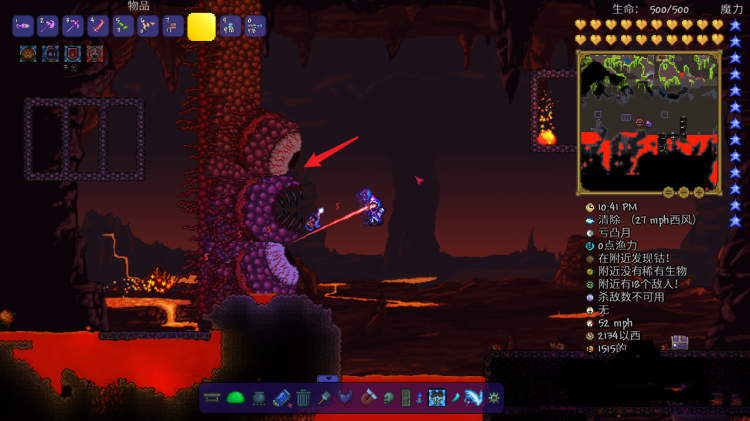Collapse the bottom toolbar with the arrow tab
The image size is (750, 421).
click(328, 378)
